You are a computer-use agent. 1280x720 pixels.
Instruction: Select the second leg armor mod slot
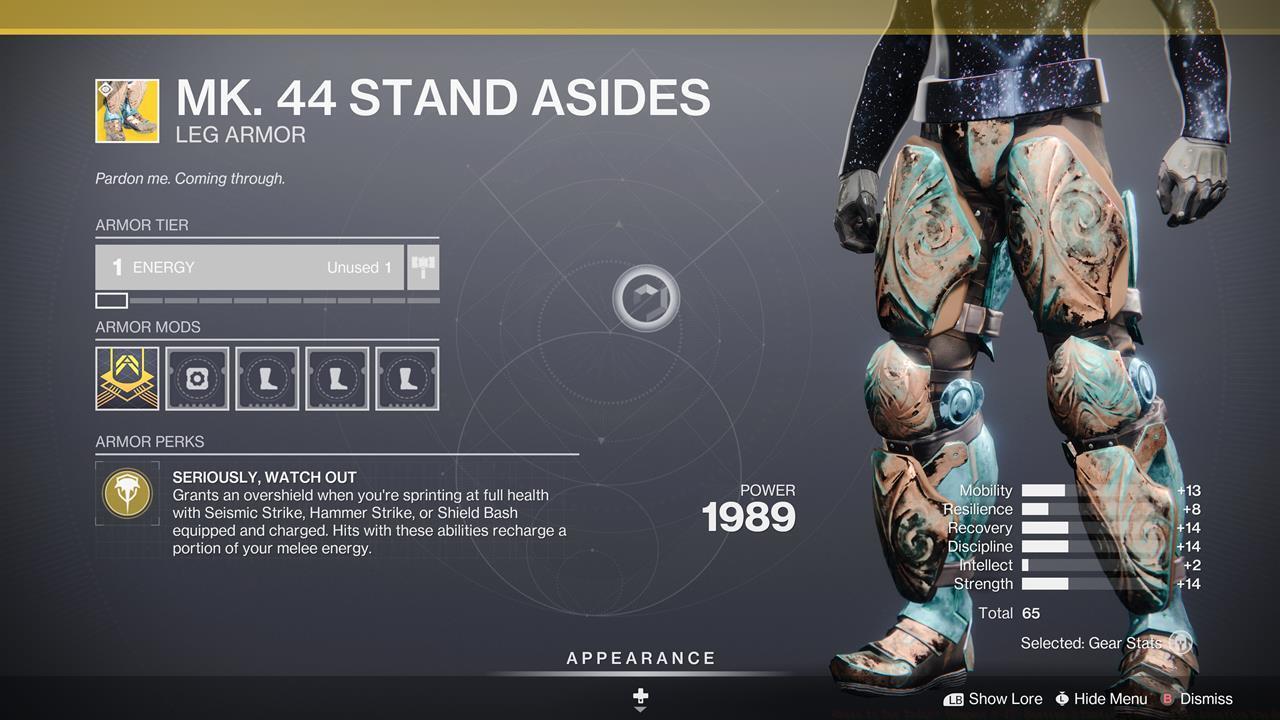coord(337,378)
